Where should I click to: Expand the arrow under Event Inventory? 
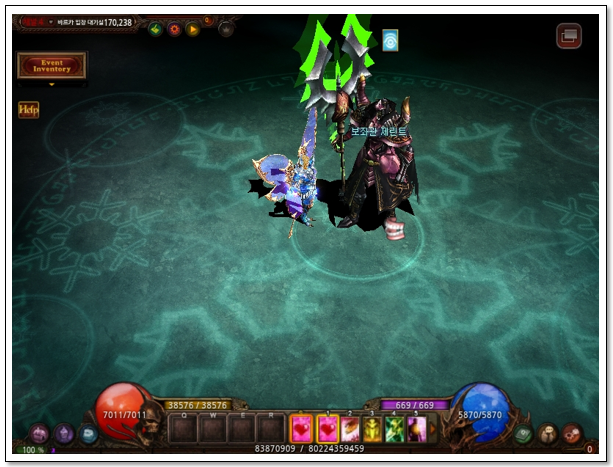click(x=51, y=85)
